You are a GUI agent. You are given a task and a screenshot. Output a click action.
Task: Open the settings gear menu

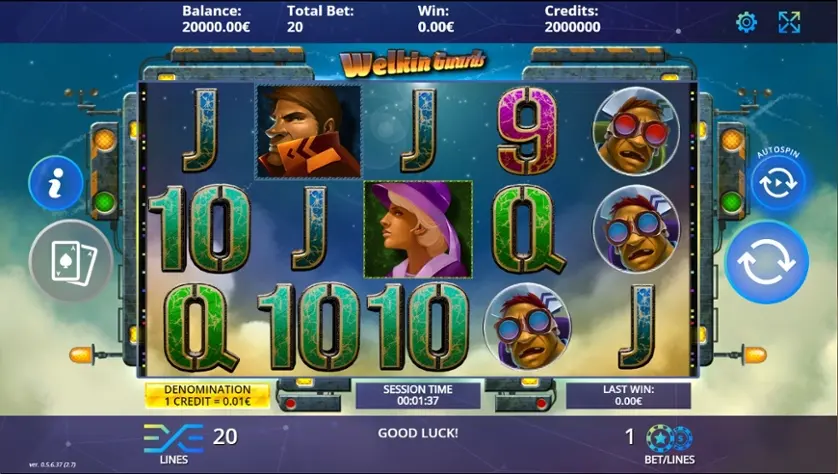[746, 22]
